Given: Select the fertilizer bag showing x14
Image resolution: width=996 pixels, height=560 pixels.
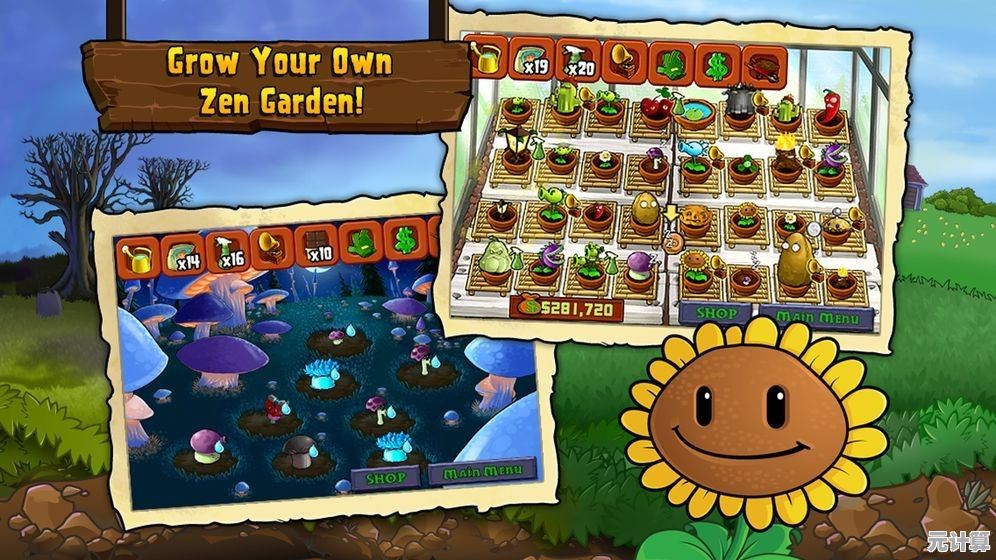Looking at the screenshot, I should pyautogui.click(x=181, y=253).
